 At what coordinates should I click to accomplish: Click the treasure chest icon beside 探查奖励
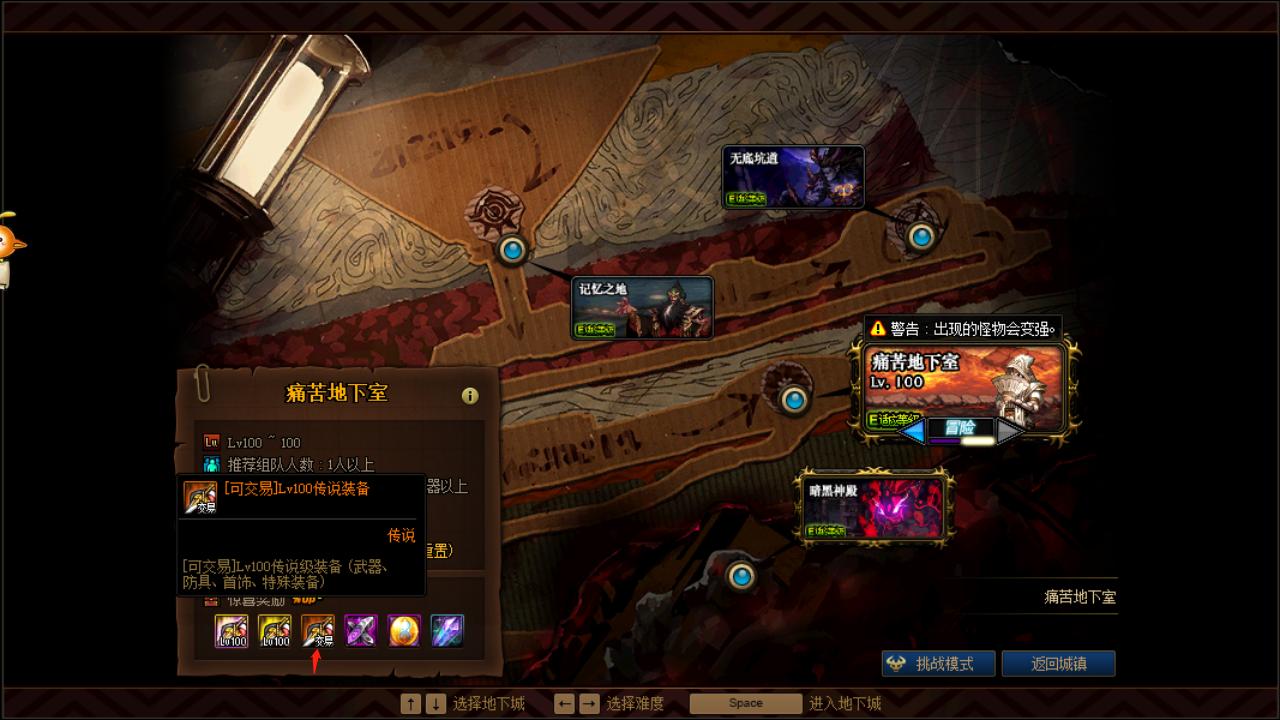(x=212, y=601)
